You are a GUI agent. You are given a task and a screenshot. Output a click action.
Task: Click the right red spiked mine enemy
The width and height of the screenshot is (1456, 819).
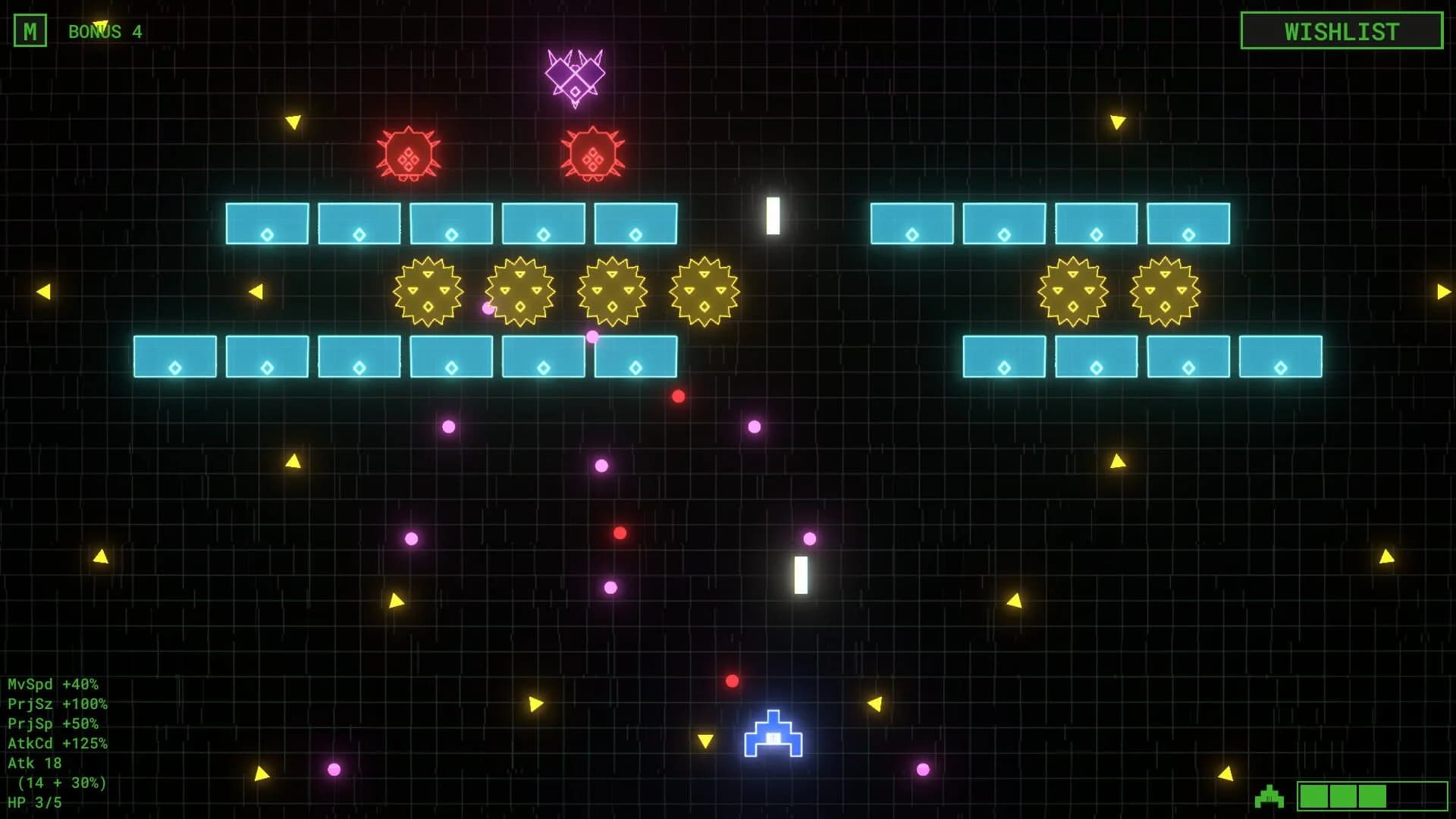591,155
